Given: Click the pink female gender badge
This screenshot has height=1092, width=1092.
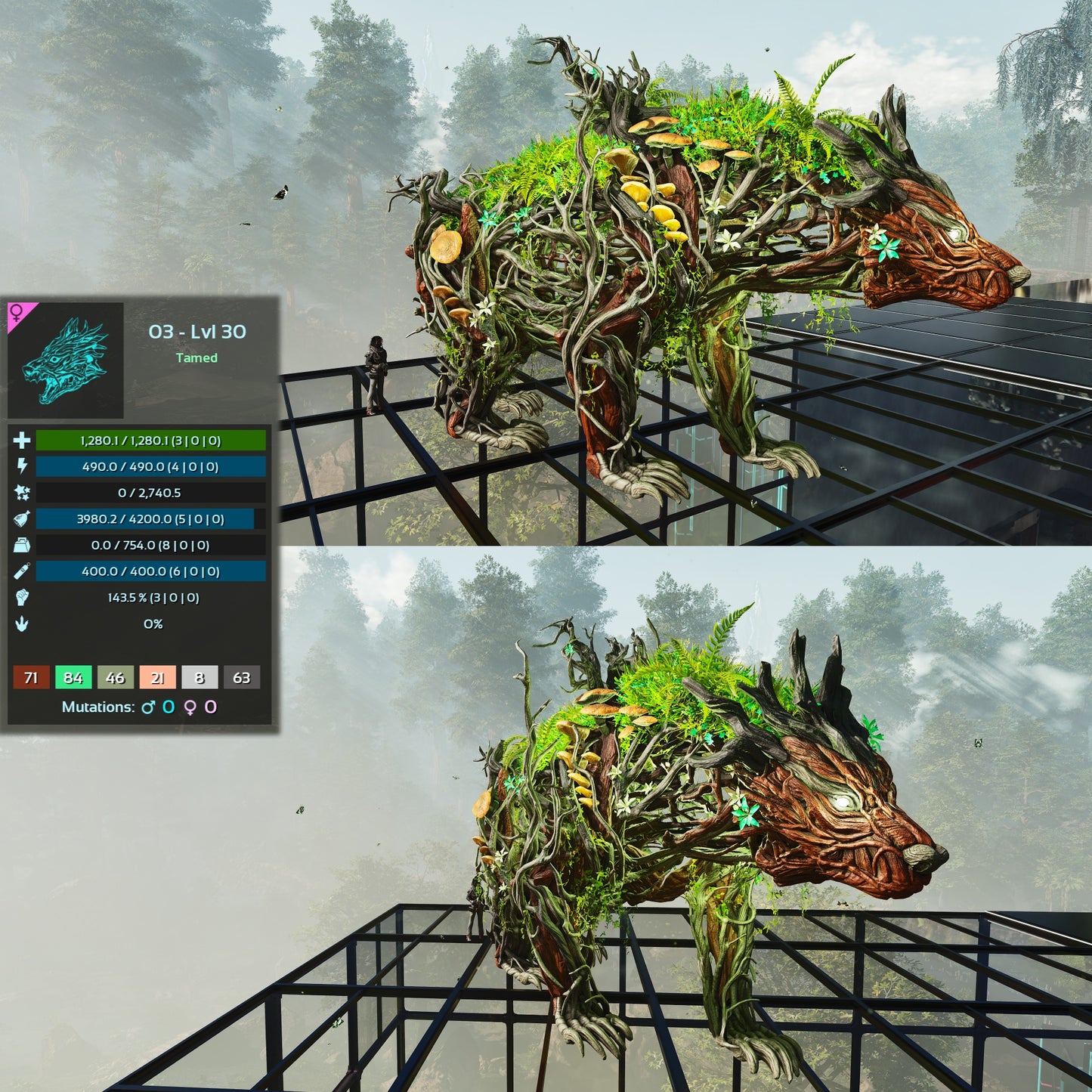Looking at the screenshot, I should (17, 313).
